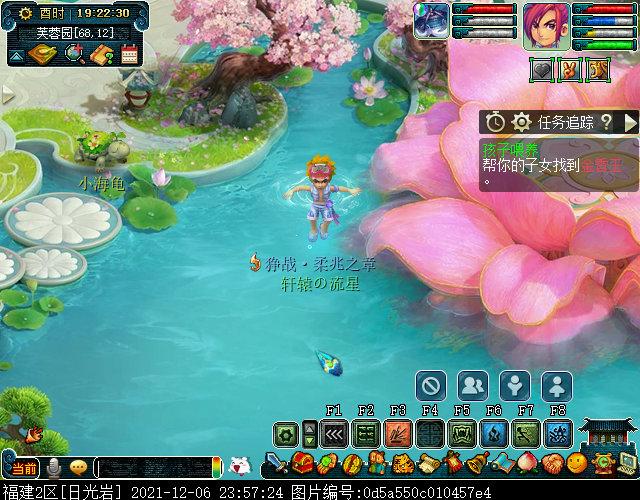Open the world map globe magnifier icon
Screen dimensions: 640x500
tap(72, 53)
